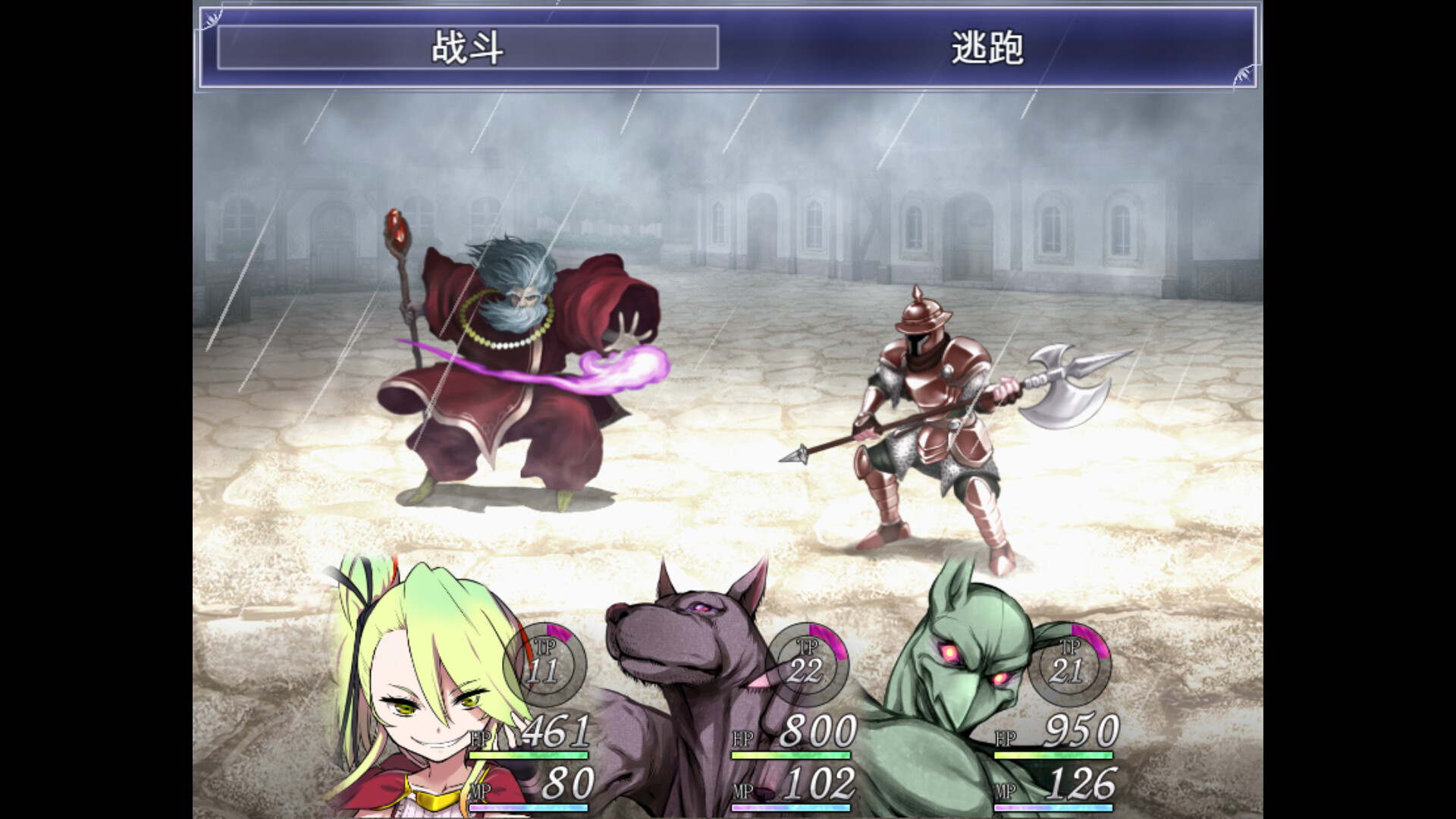Select the 战斗 (Fight) command
The image size is (1456, 819).
pyautogui.click(x=467, y=48)
